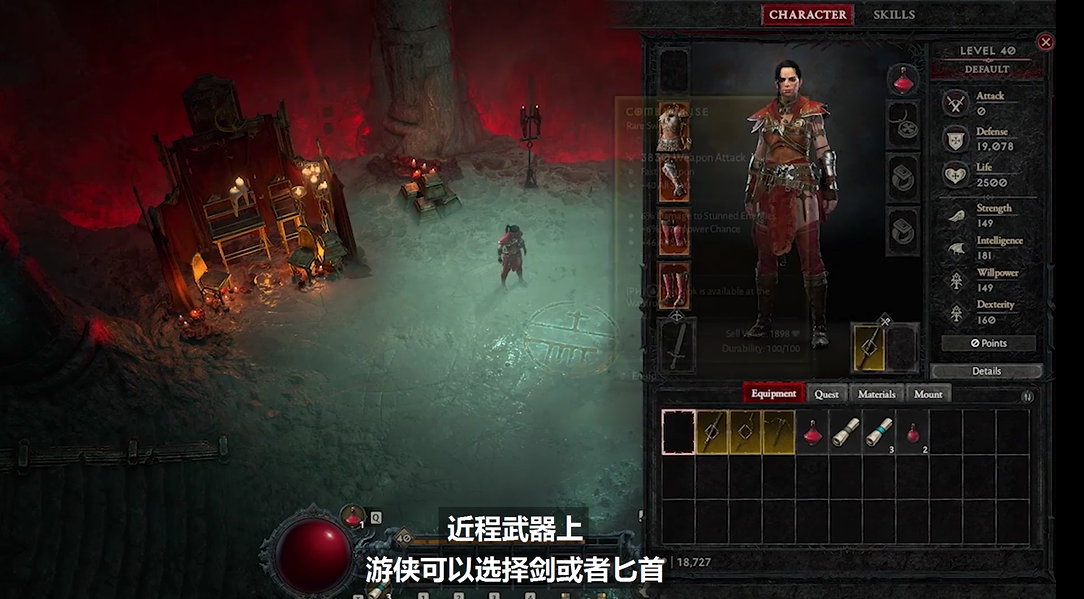Show the Mount inventory tab
This screenshot has width=1084, height=599.
click(x=928, y=394)
